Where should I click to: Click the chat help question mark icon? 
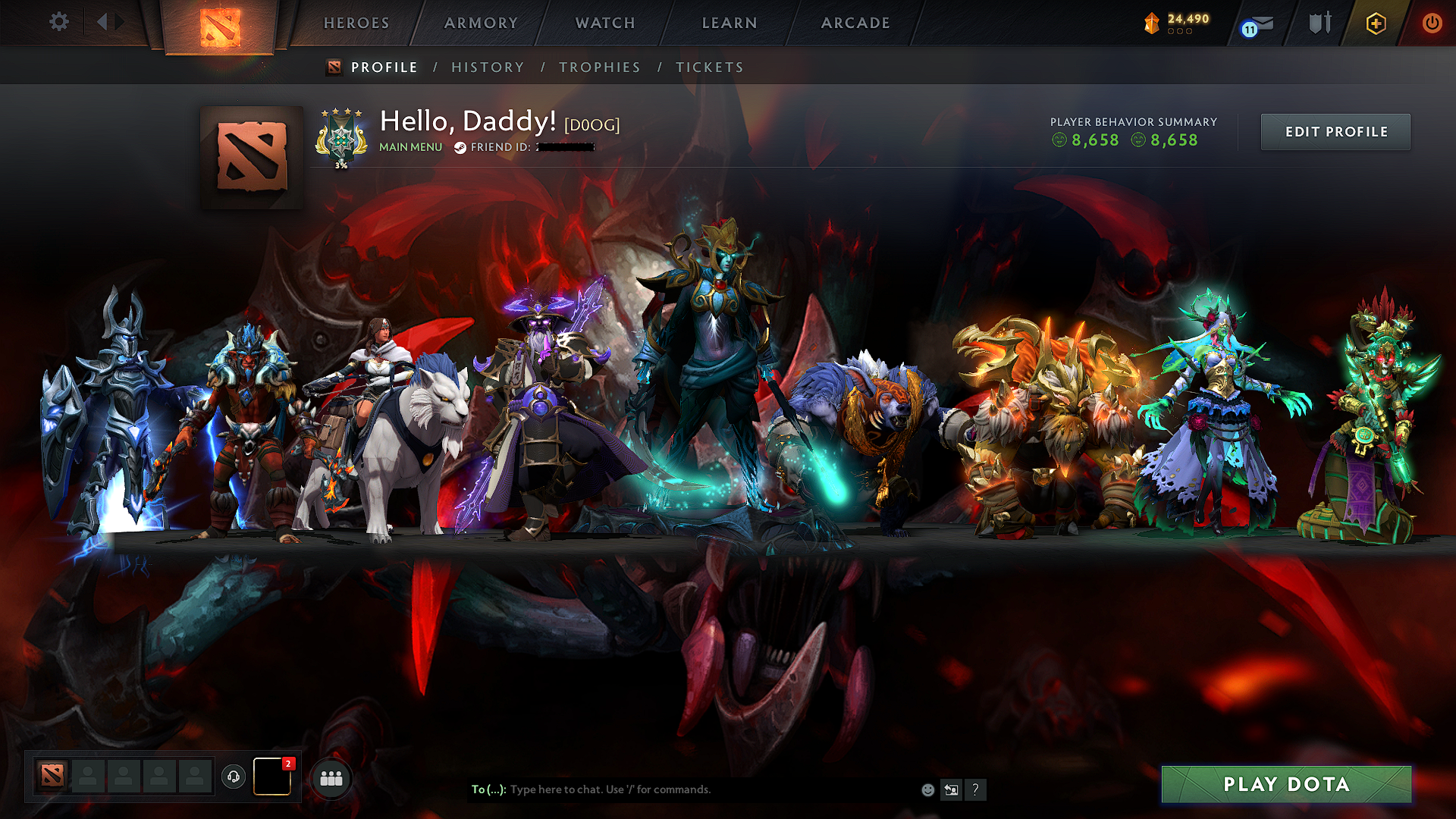click(976, 790)
